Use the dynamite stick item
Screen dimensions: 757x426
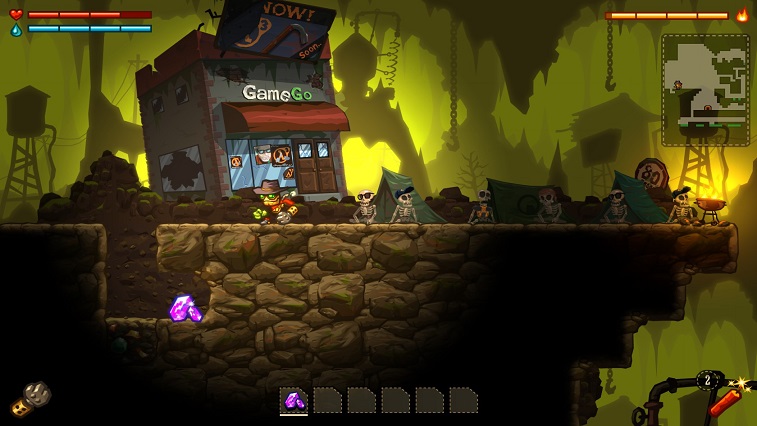pos(723,400)
